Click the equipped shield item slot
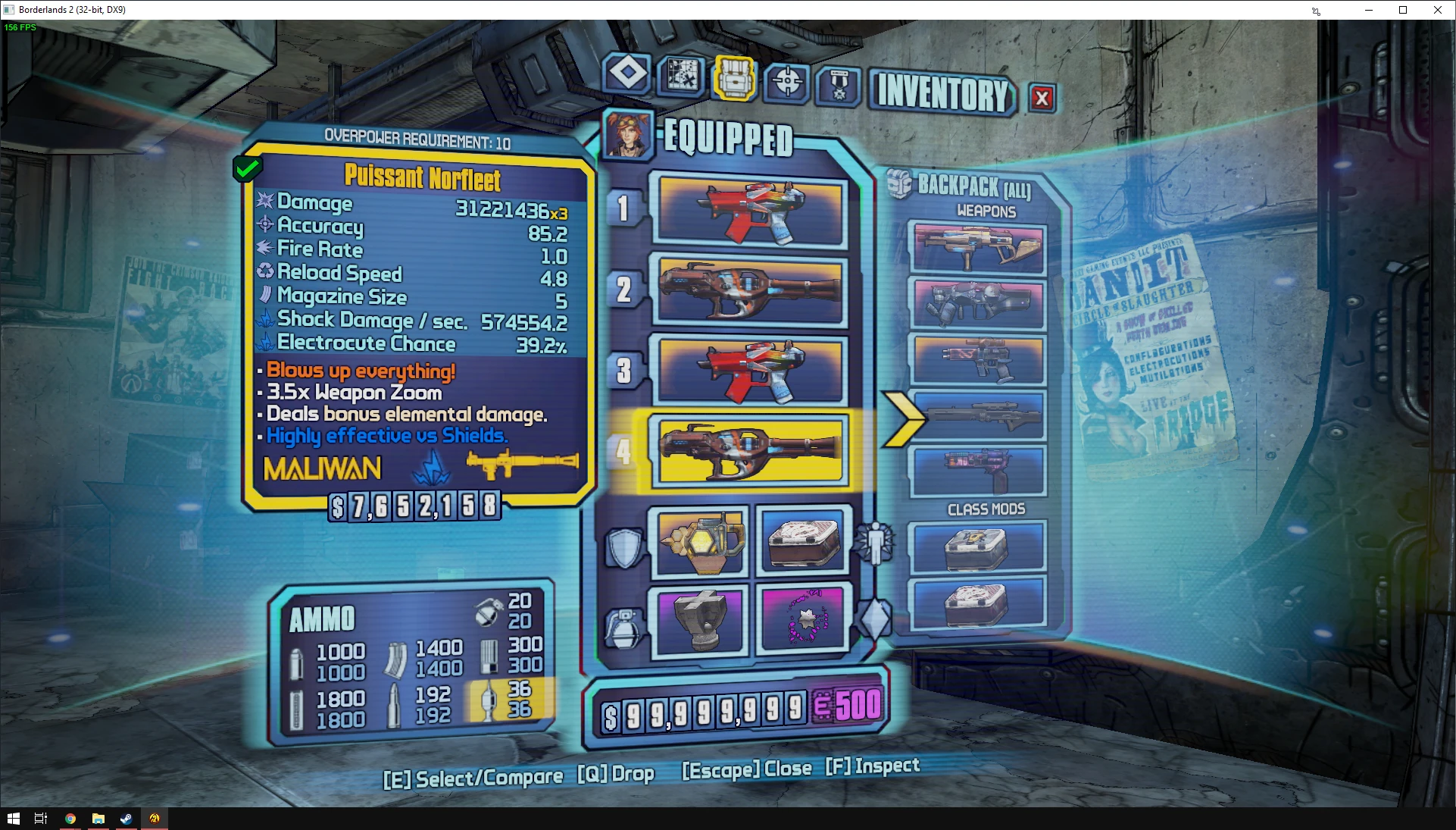The height and width of the screenshot is (830, 1456). click(x=701, y=543)
